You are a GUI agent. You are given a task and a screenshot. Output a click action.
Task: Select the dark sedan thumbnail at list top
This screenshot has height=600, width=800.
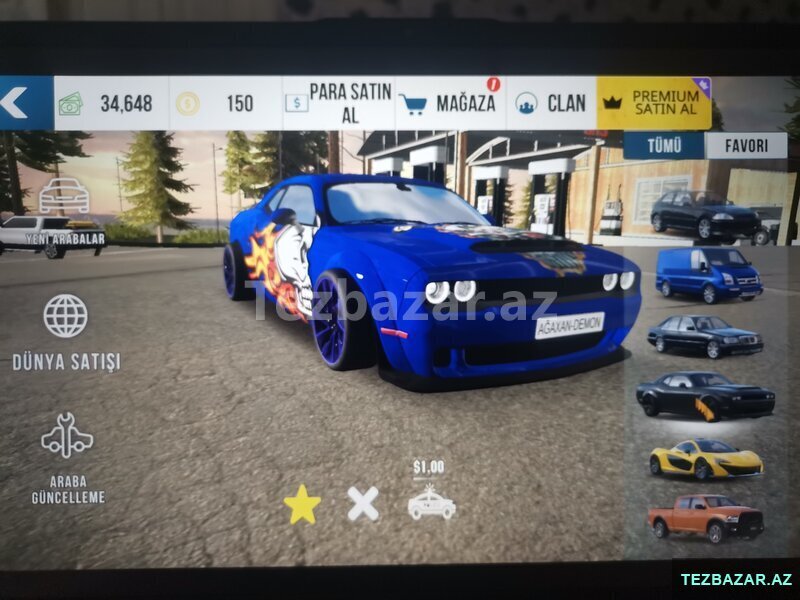point(704,214)
